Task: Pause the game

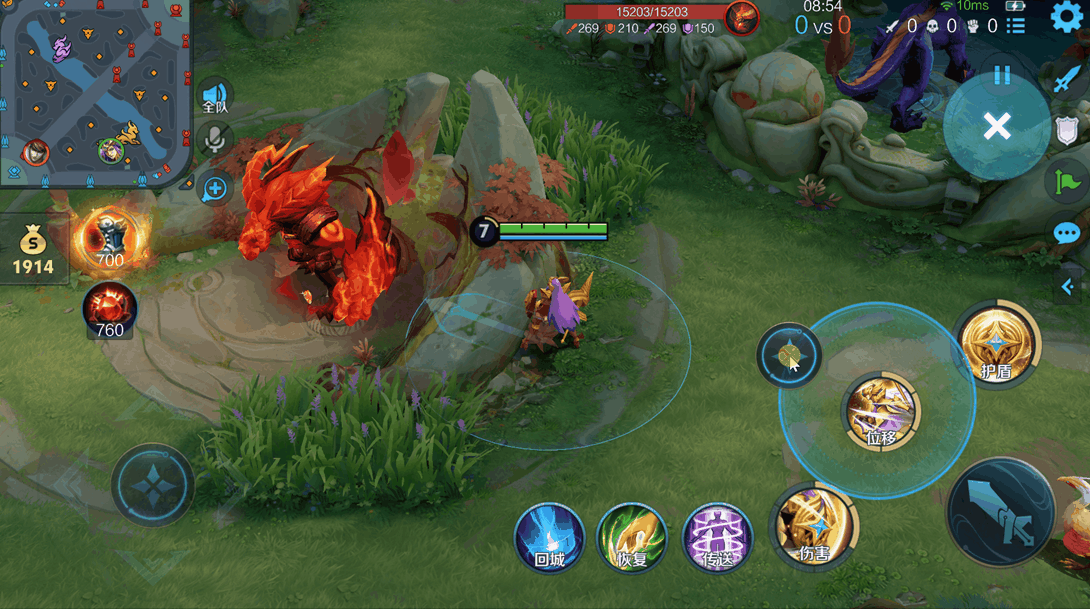Action: (x=1002, y=75)
